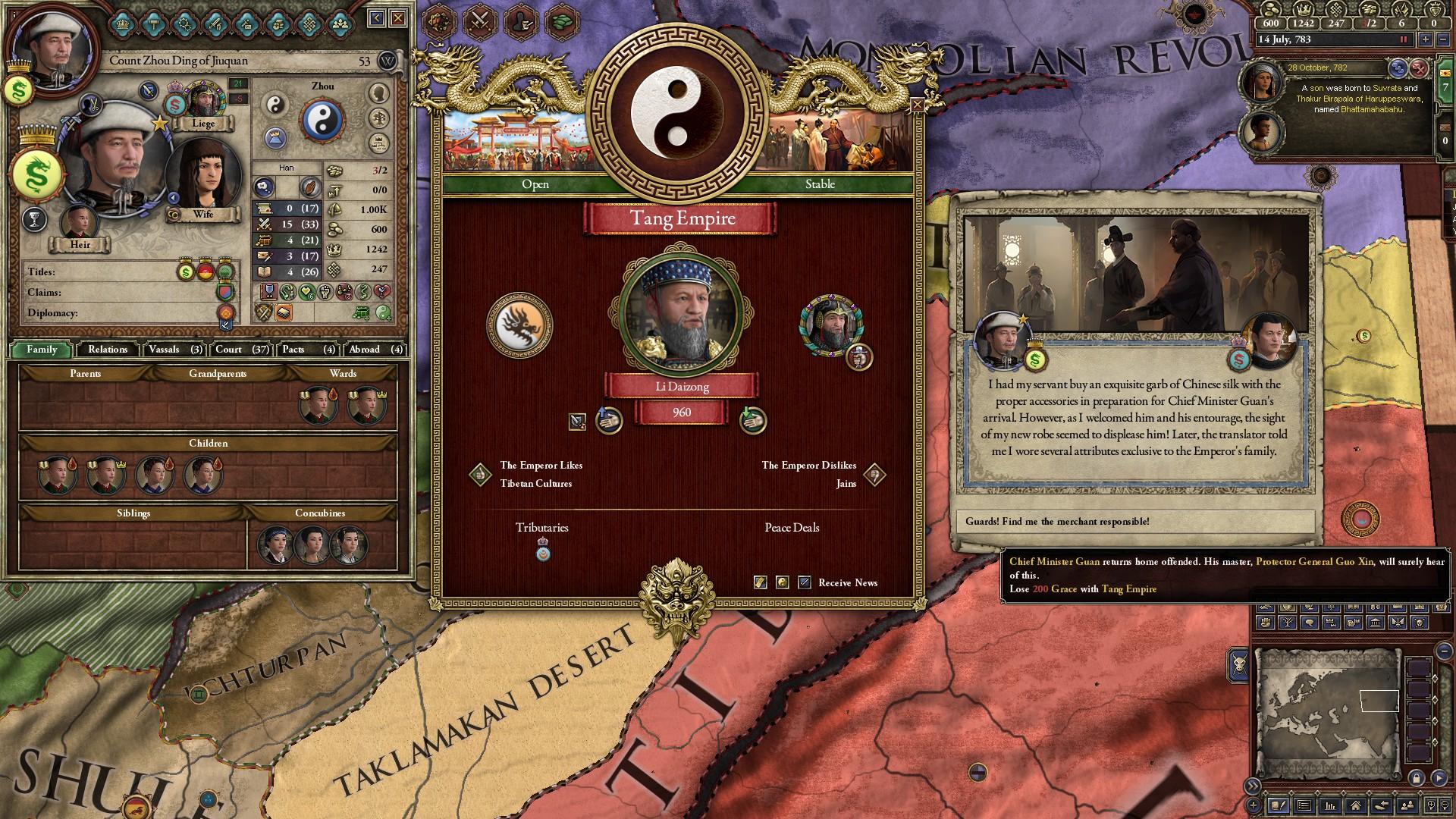Select the Pacts tab
The height and width of the screenshot is (819, 1456).
point(307,350)
